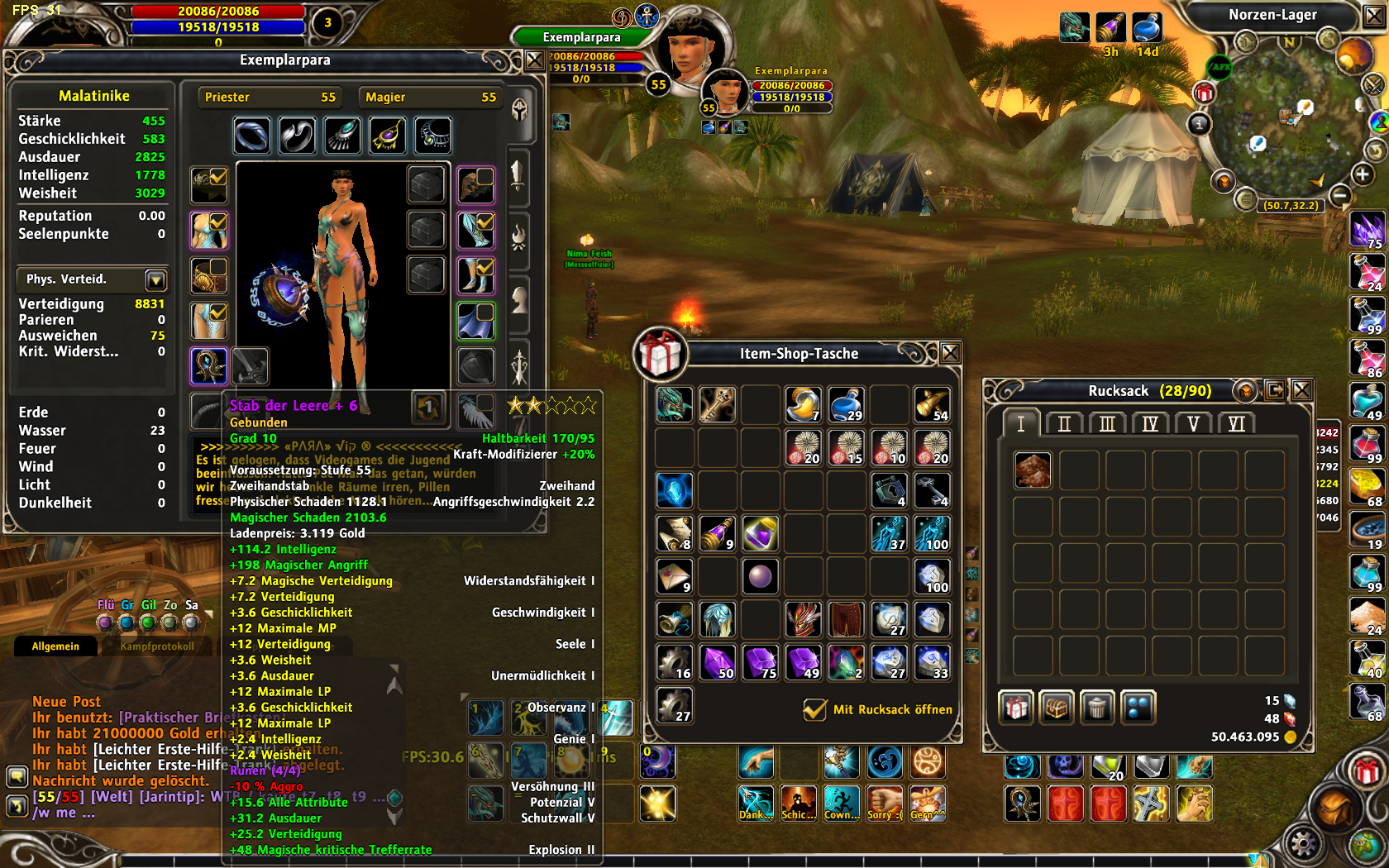1389x868 pixels.
Task: Select the Magier class tab
Action: (x=430, y=98)
